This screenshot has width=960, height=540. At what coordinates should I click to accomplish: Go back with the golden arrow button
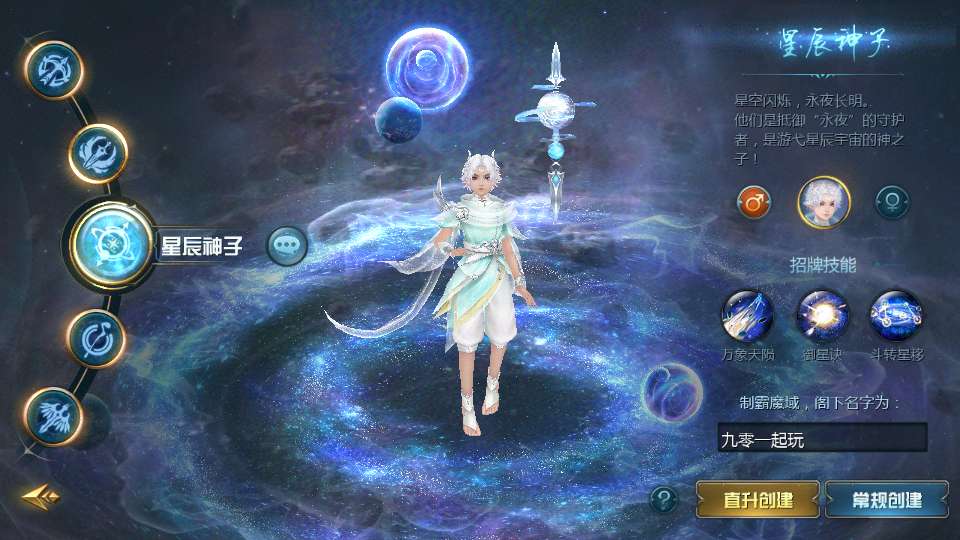tap(41, 495)
